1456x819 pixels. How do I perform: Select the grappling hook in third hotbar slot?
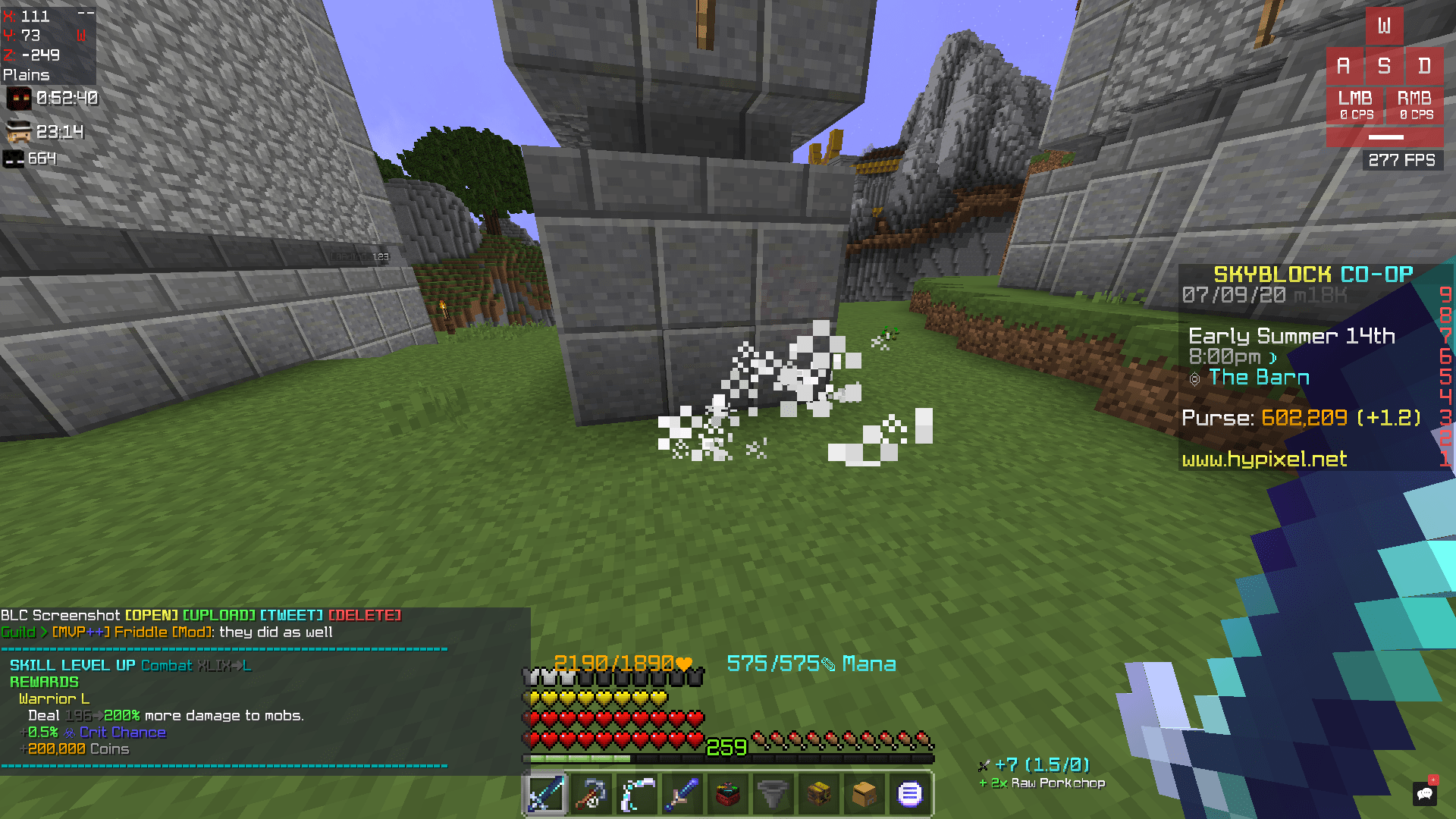636,793
